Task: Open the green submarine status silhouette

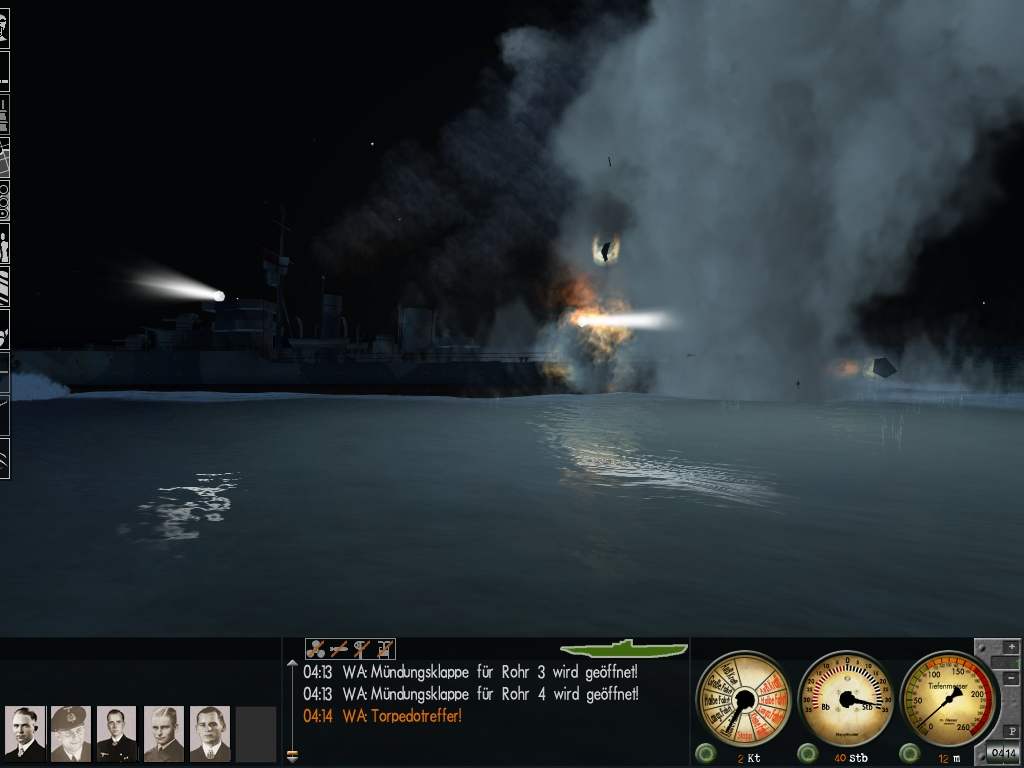Action: click(624, 649)
